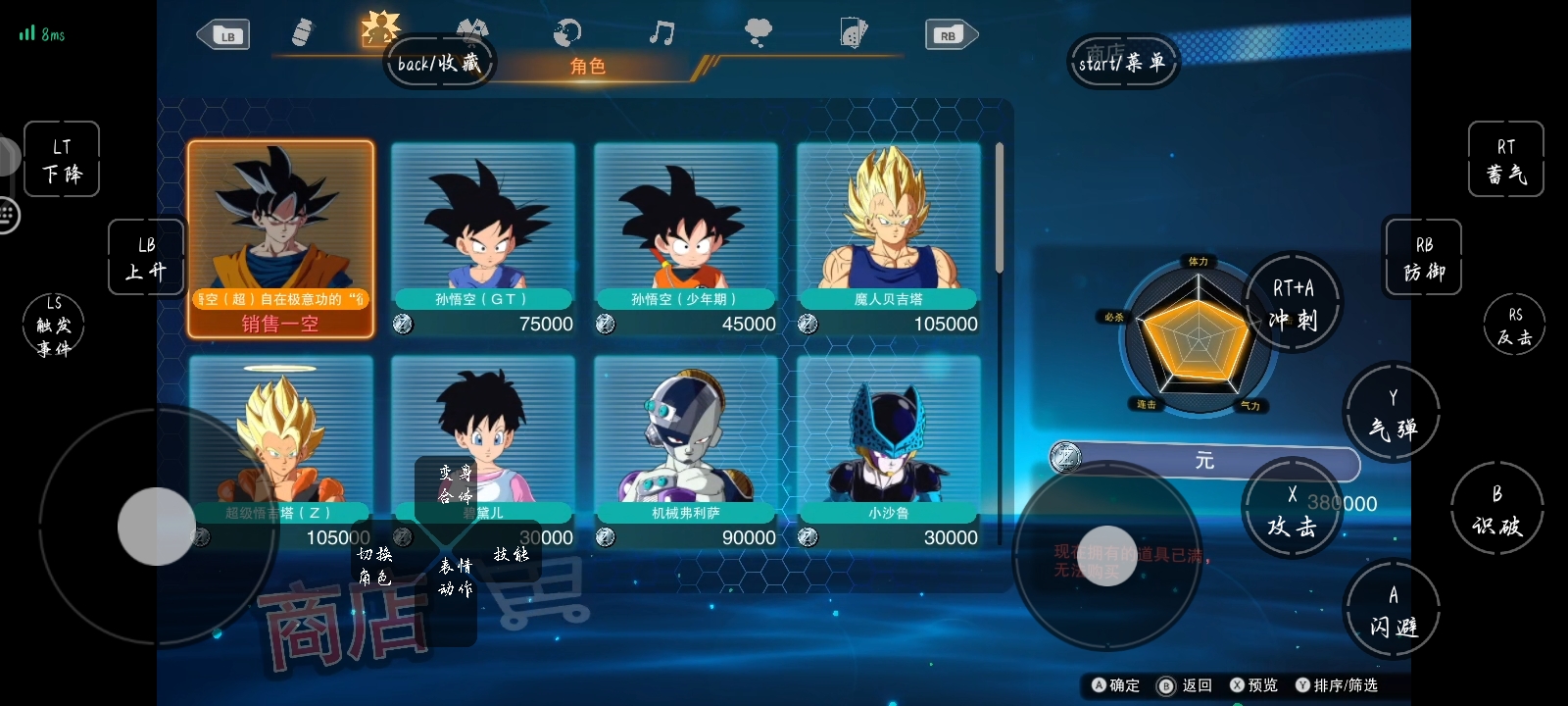This screenshot has width=1568, height=706.
Task: Choose 孙悟空（GT） priced at 75000
Action: 482,238
